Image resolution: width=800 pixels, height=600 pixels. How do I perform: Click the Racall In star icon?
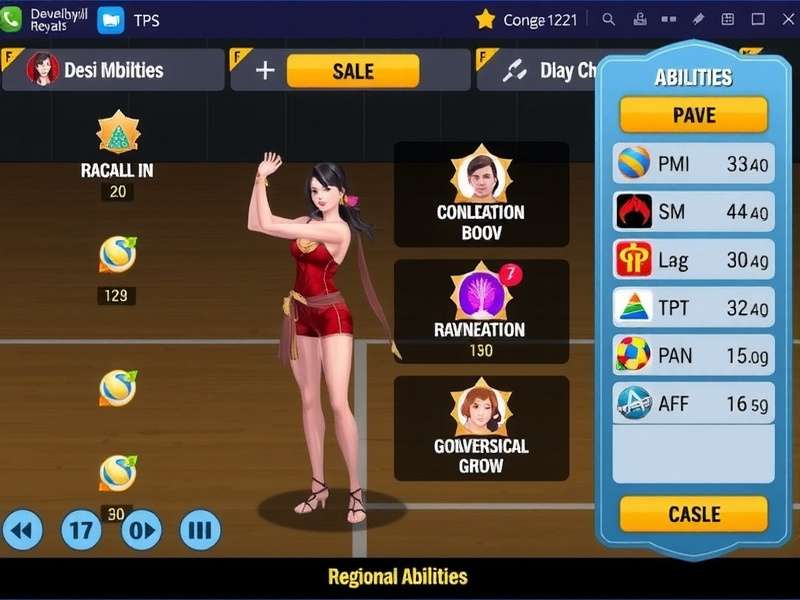(x=118, y=133)
